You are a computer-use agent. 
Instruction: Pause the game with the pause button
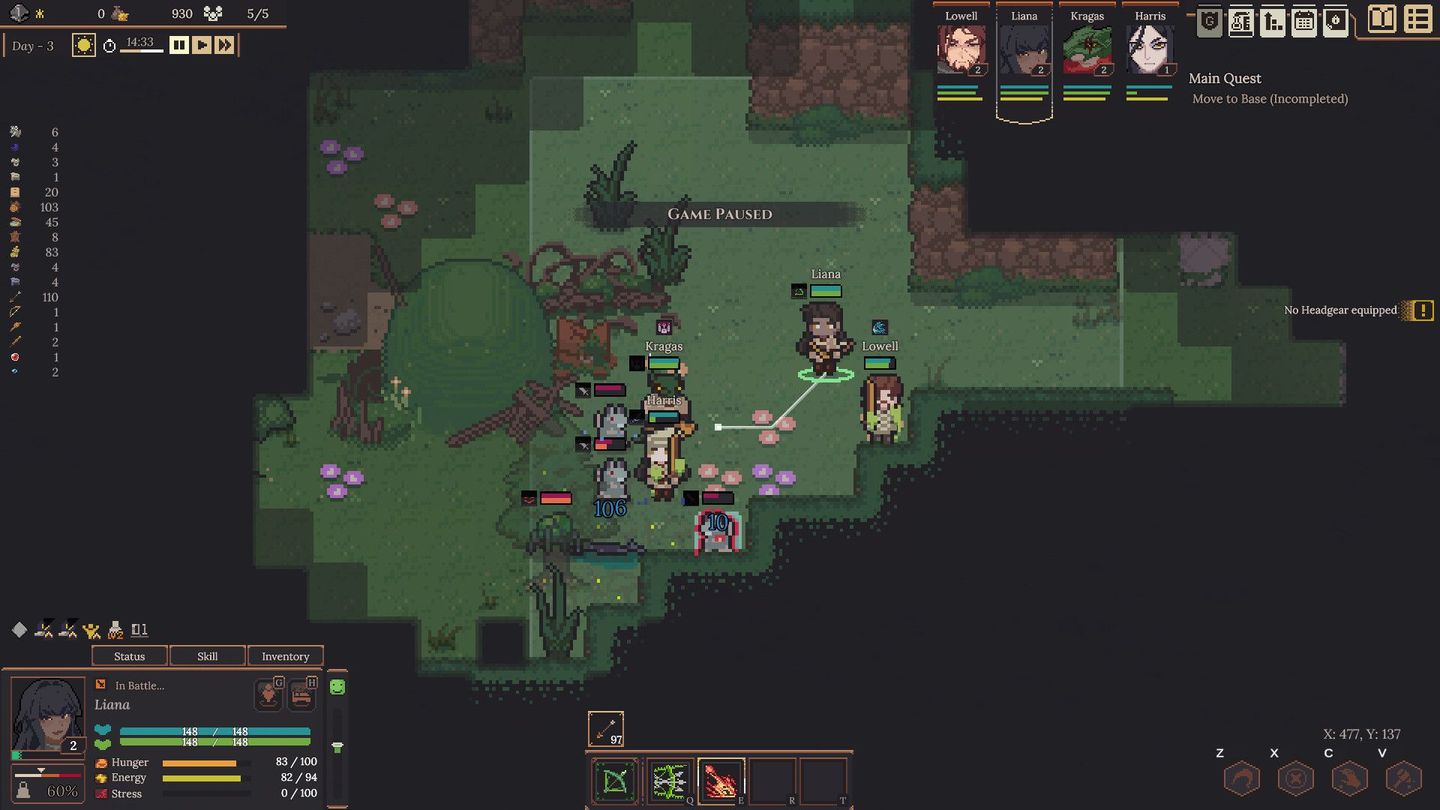click(x=179, y=45)
